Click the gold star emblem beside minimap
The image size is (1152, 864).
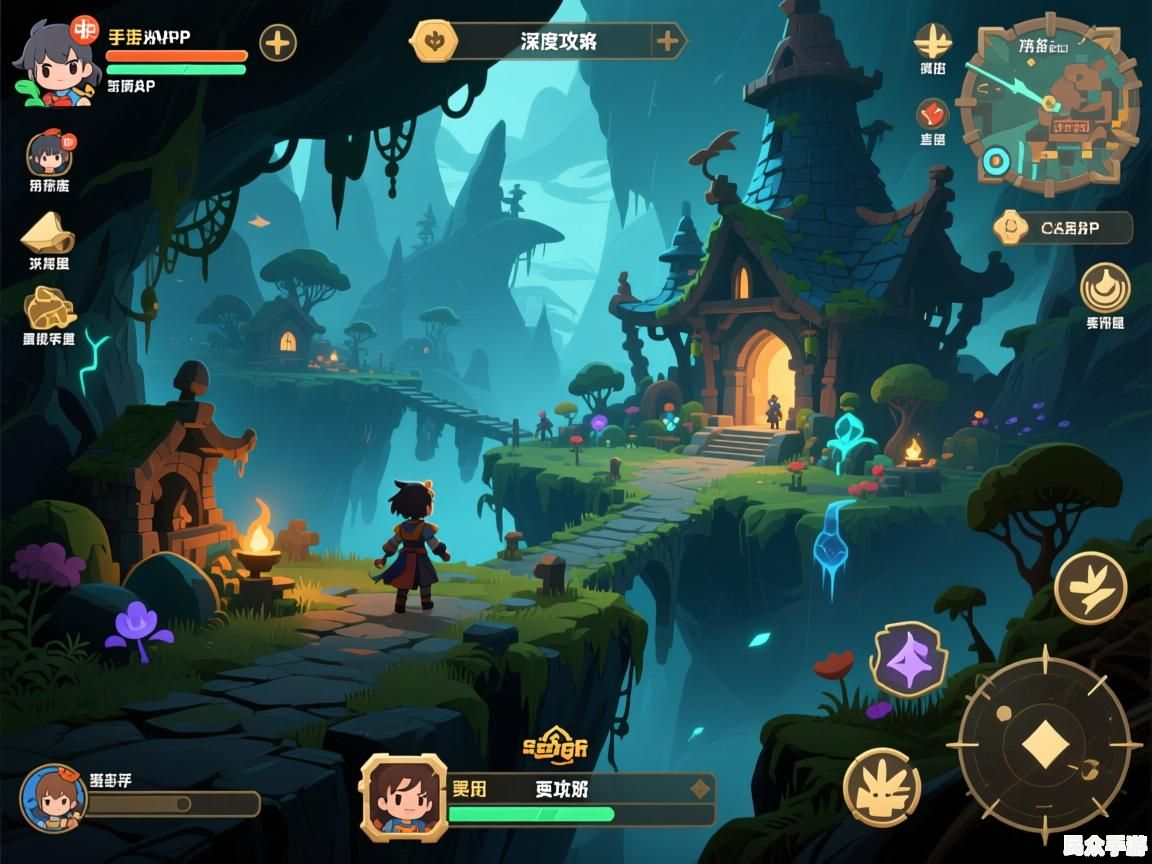tap(933, 41)
